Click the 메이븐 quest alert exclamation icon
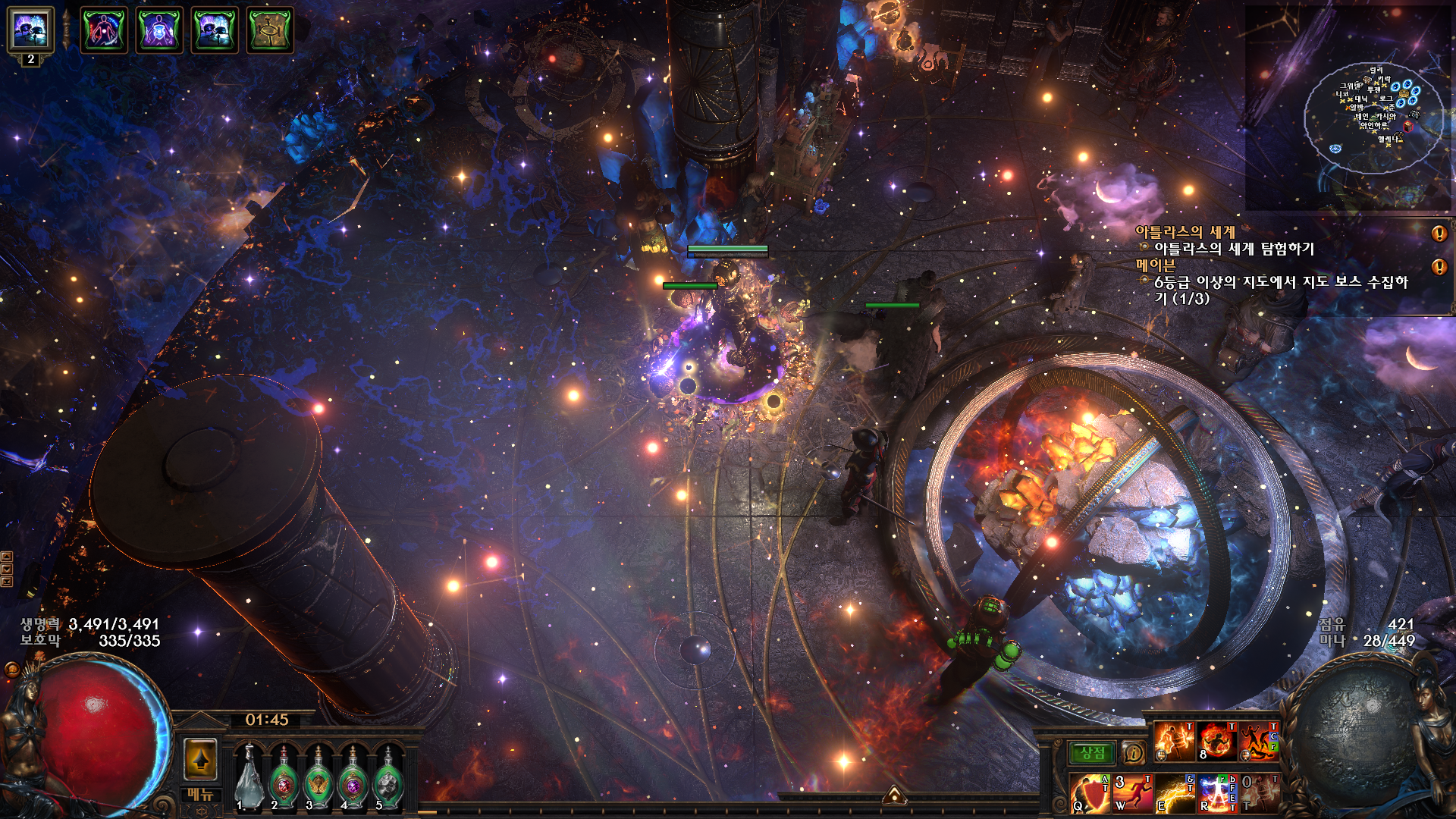The height and width of the screenshot is (819, 1456). coord(1439,267)
